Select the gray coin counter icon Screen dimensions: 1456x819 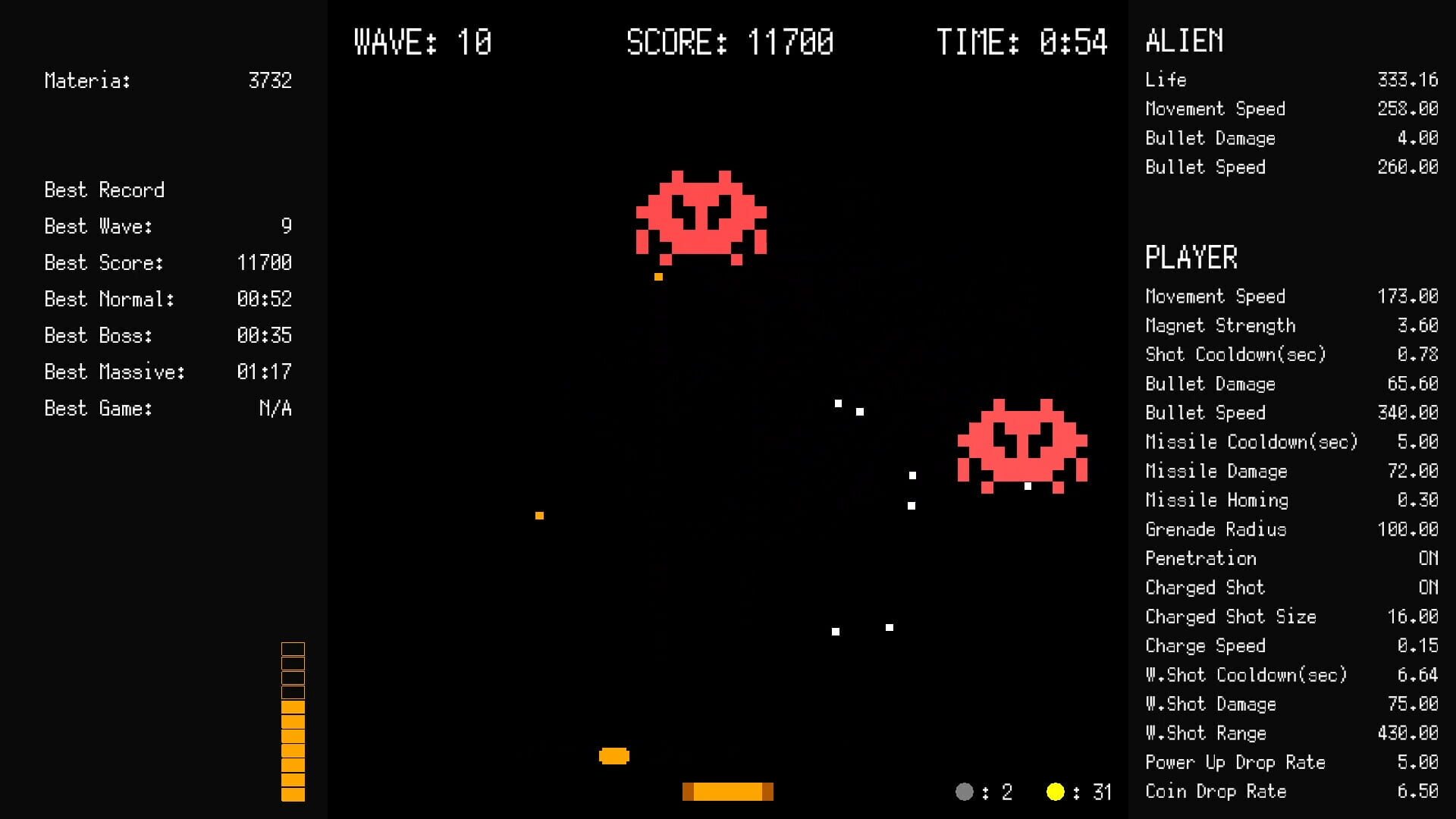[x=964, y=792]
